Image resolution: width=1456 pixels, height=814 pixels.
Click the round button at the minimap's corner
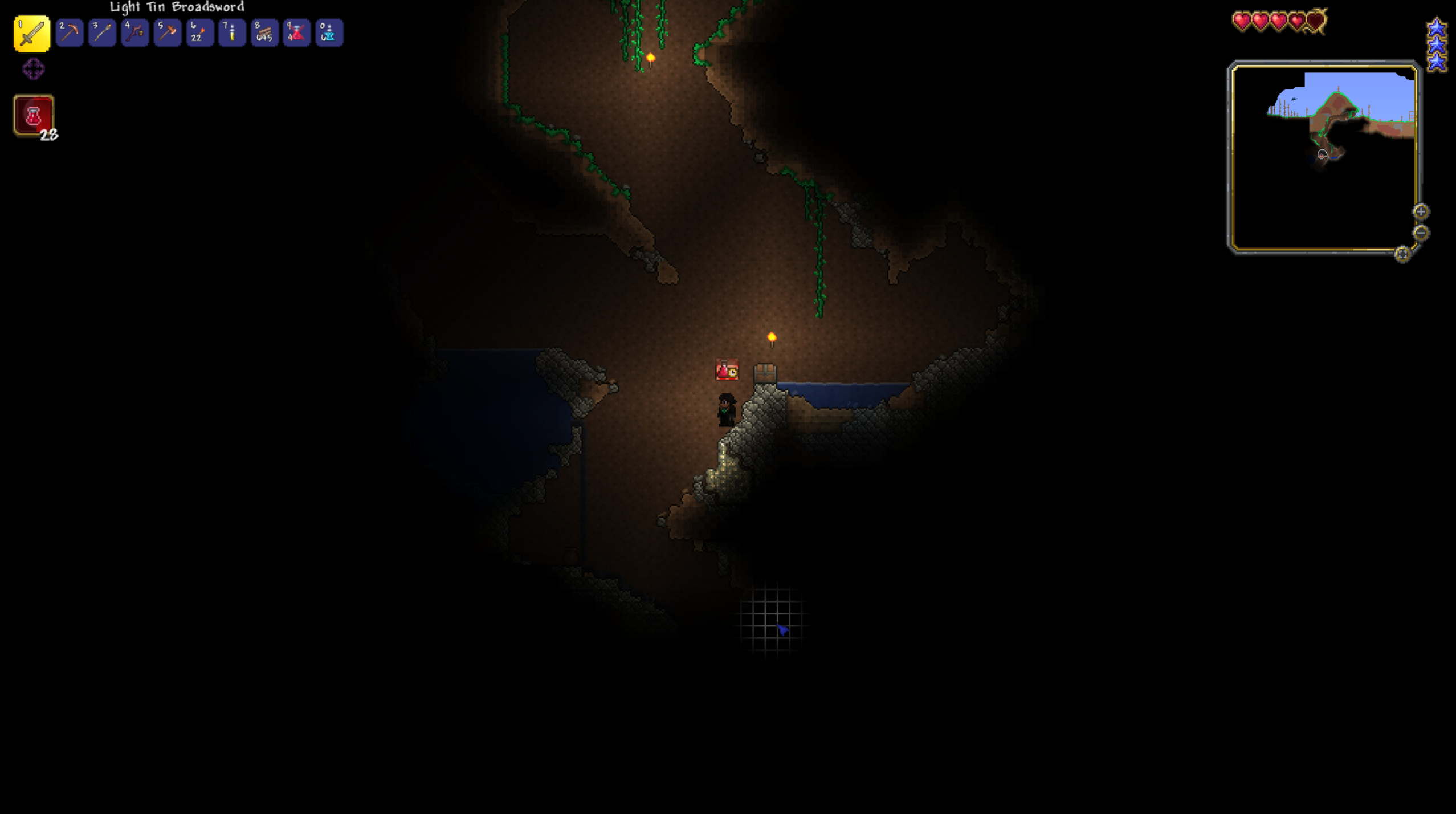coord(1402,254)
